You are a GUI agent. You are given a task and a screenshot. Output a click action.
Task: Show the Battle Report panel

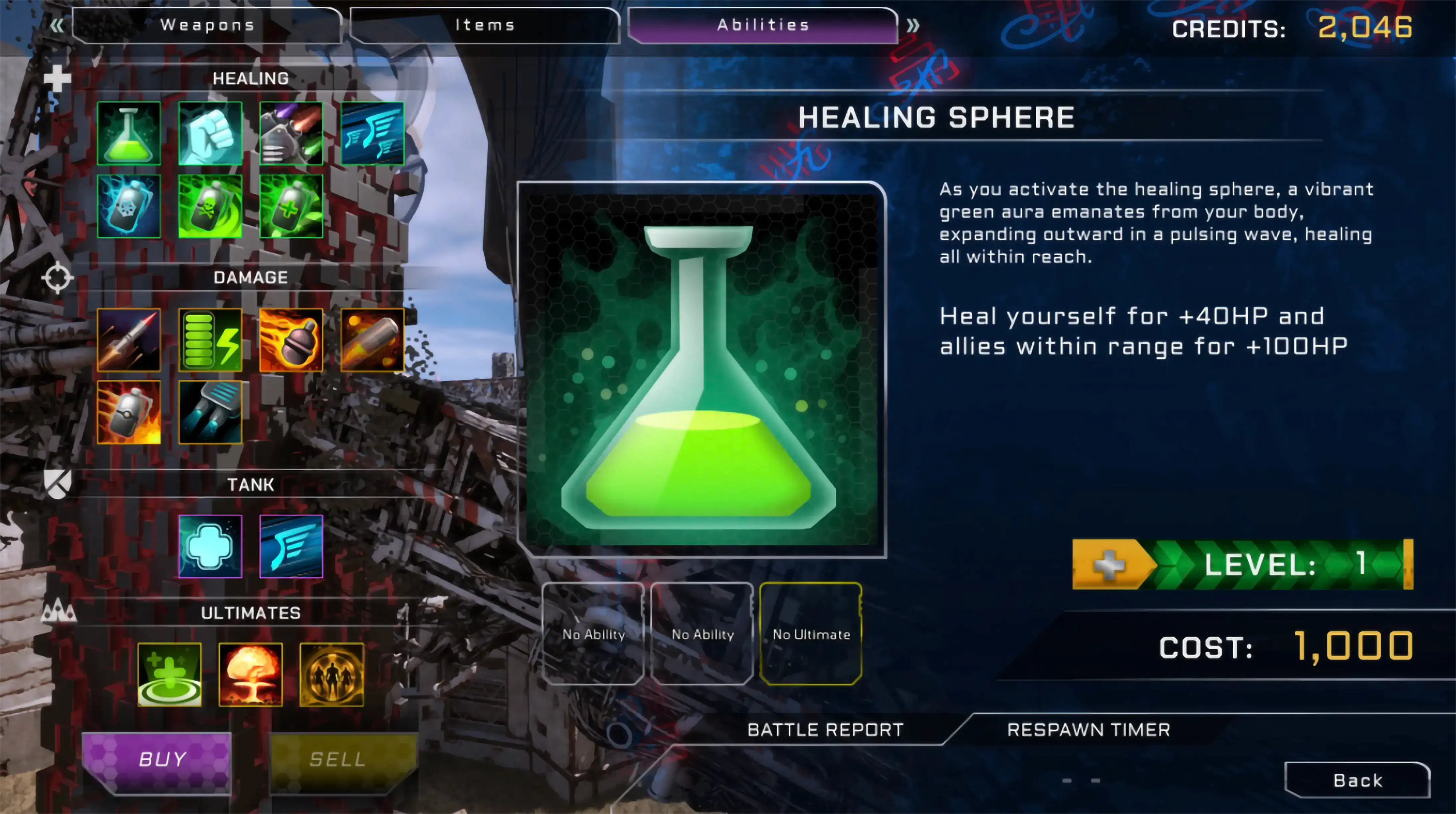(x=825, y=730)
